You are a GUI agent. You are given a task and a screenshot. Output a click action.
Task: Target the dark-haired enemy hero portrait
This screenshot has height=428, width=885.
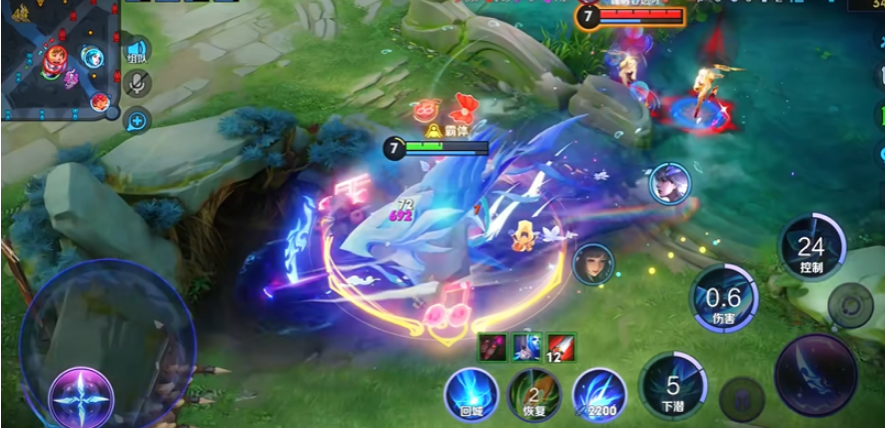pyautogui.click(x=593, y=265)
